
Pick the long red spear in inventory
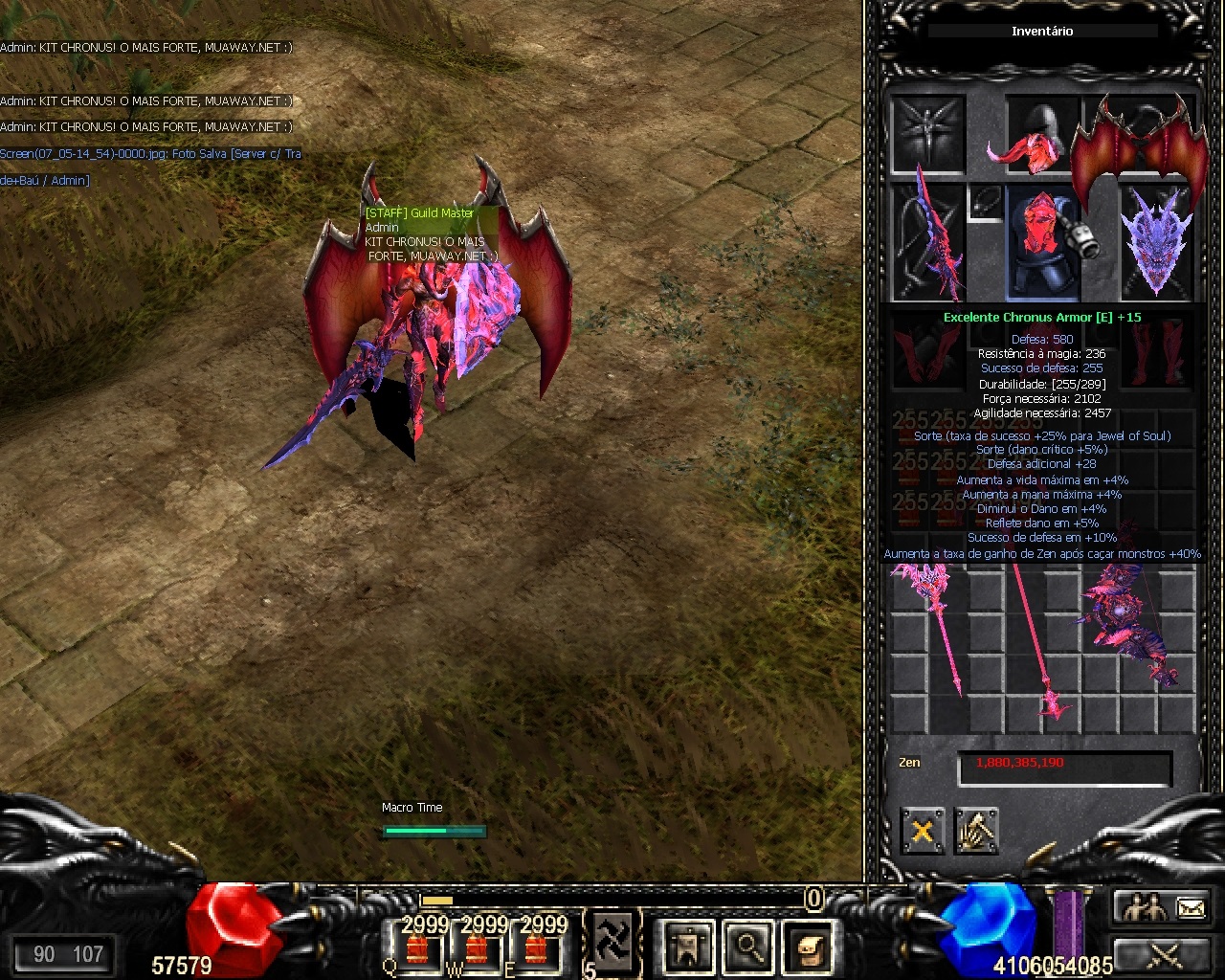click(1038, 641)
